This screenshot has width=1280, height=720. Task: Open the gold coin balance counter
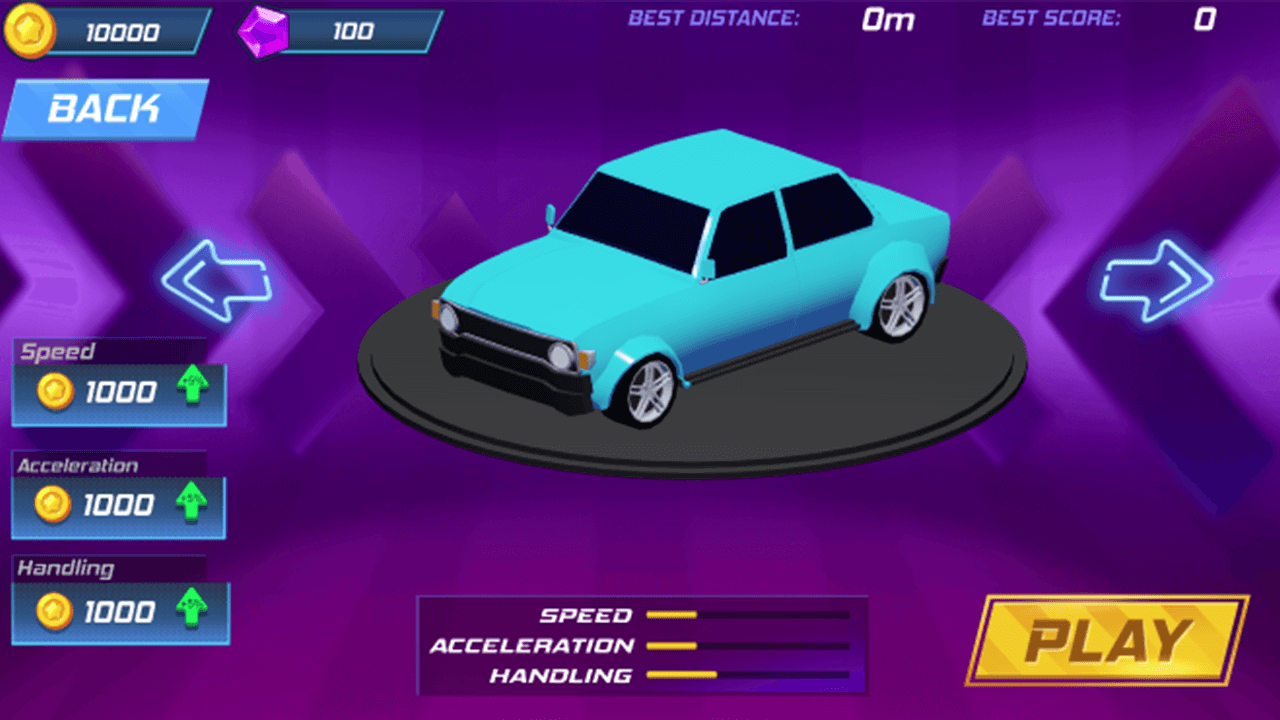[x=108, y=32]
